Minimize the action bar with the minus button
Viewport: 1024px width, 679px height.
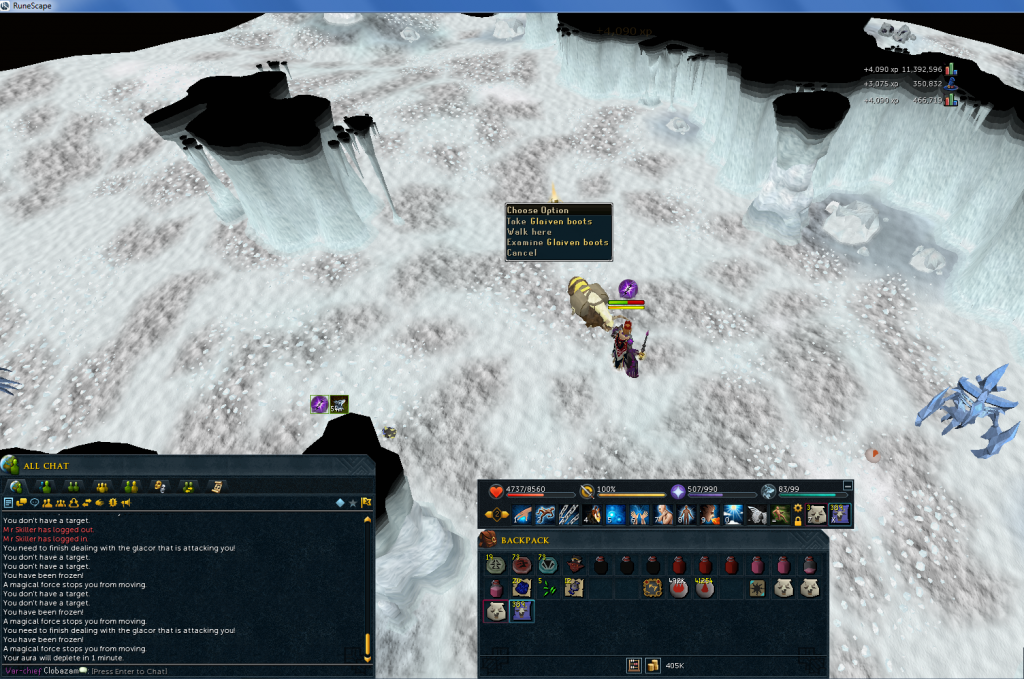849,485
